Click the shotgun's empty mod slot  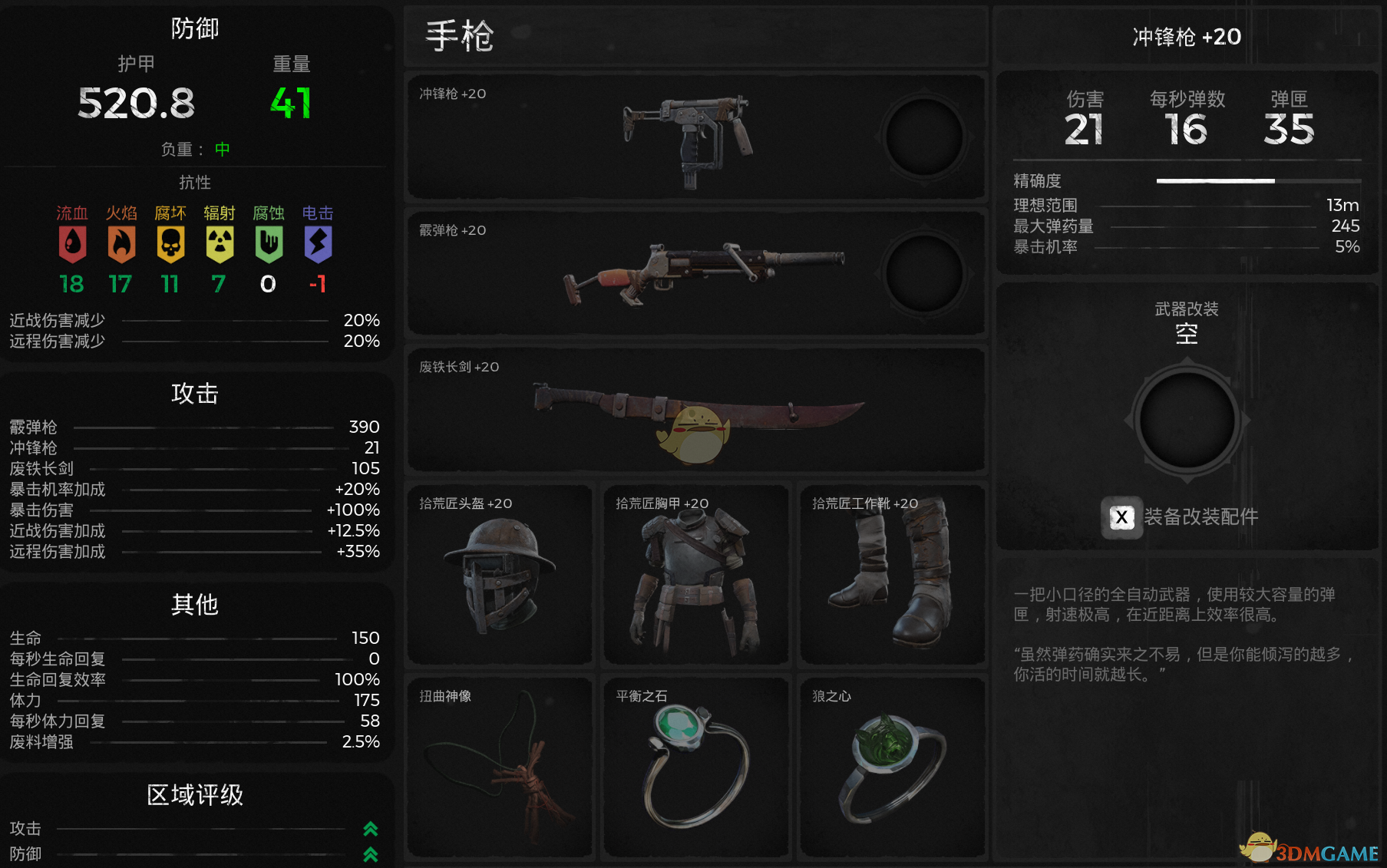click(x=924, y=274)
